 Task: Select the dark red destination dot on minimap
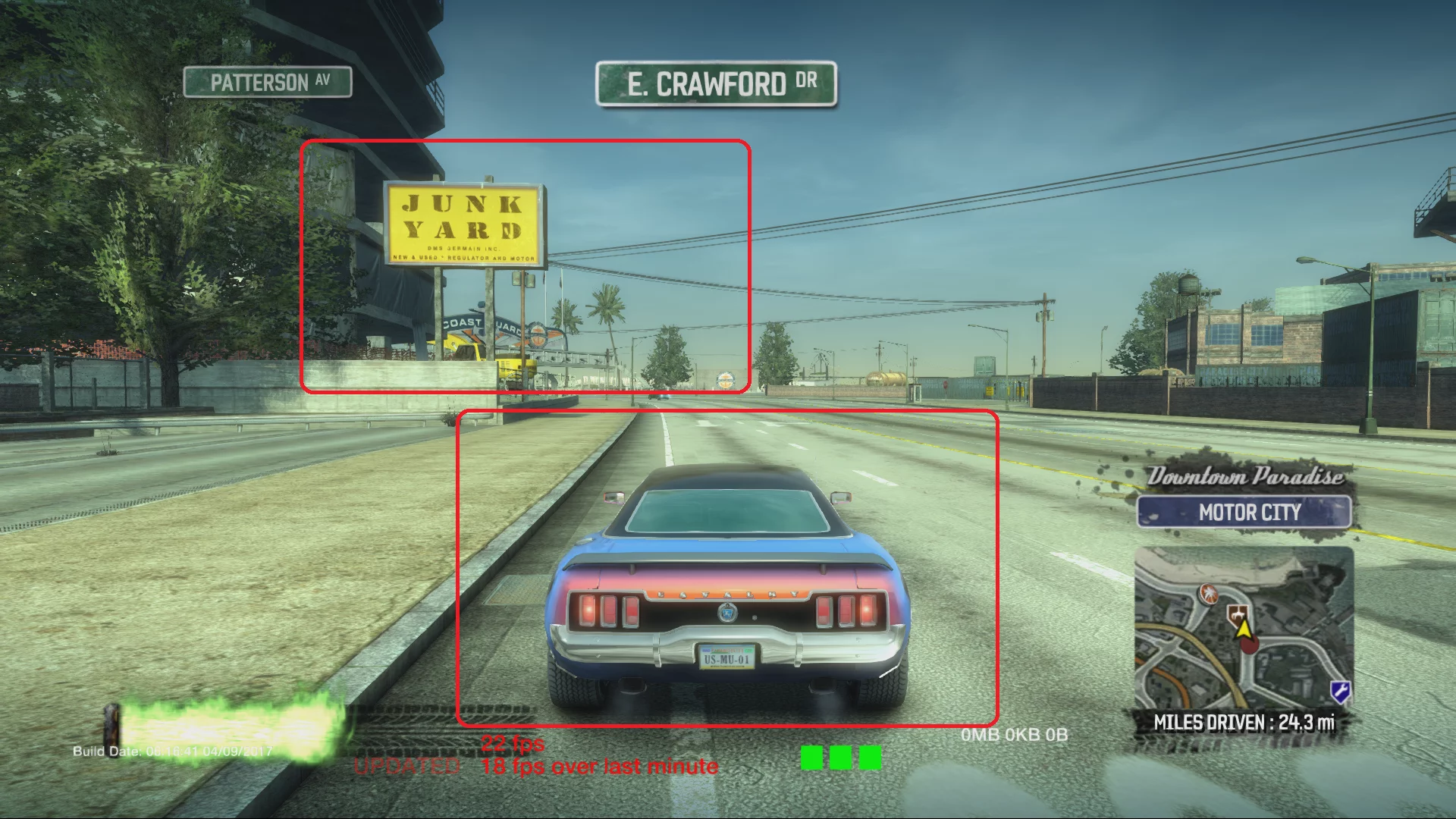(x=1250, y=646)
